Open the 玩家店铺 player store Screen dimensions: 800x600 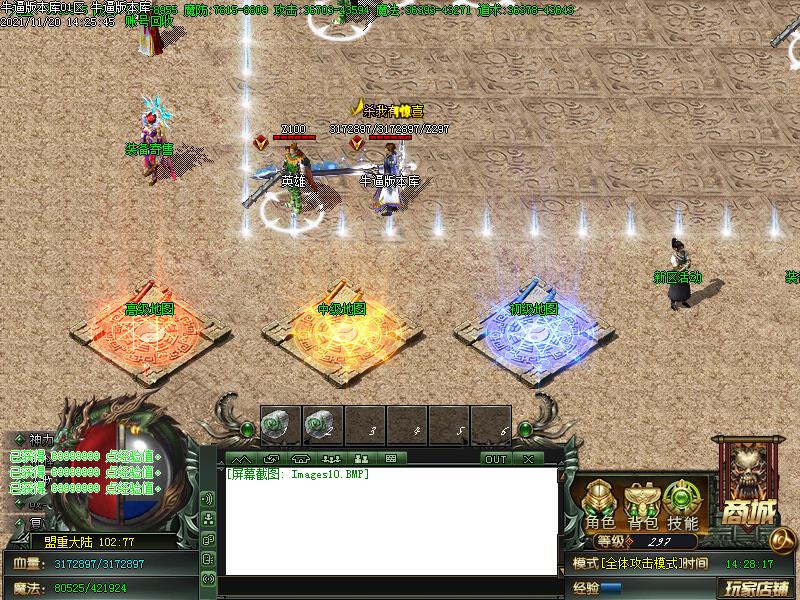(x=757, y=588)
